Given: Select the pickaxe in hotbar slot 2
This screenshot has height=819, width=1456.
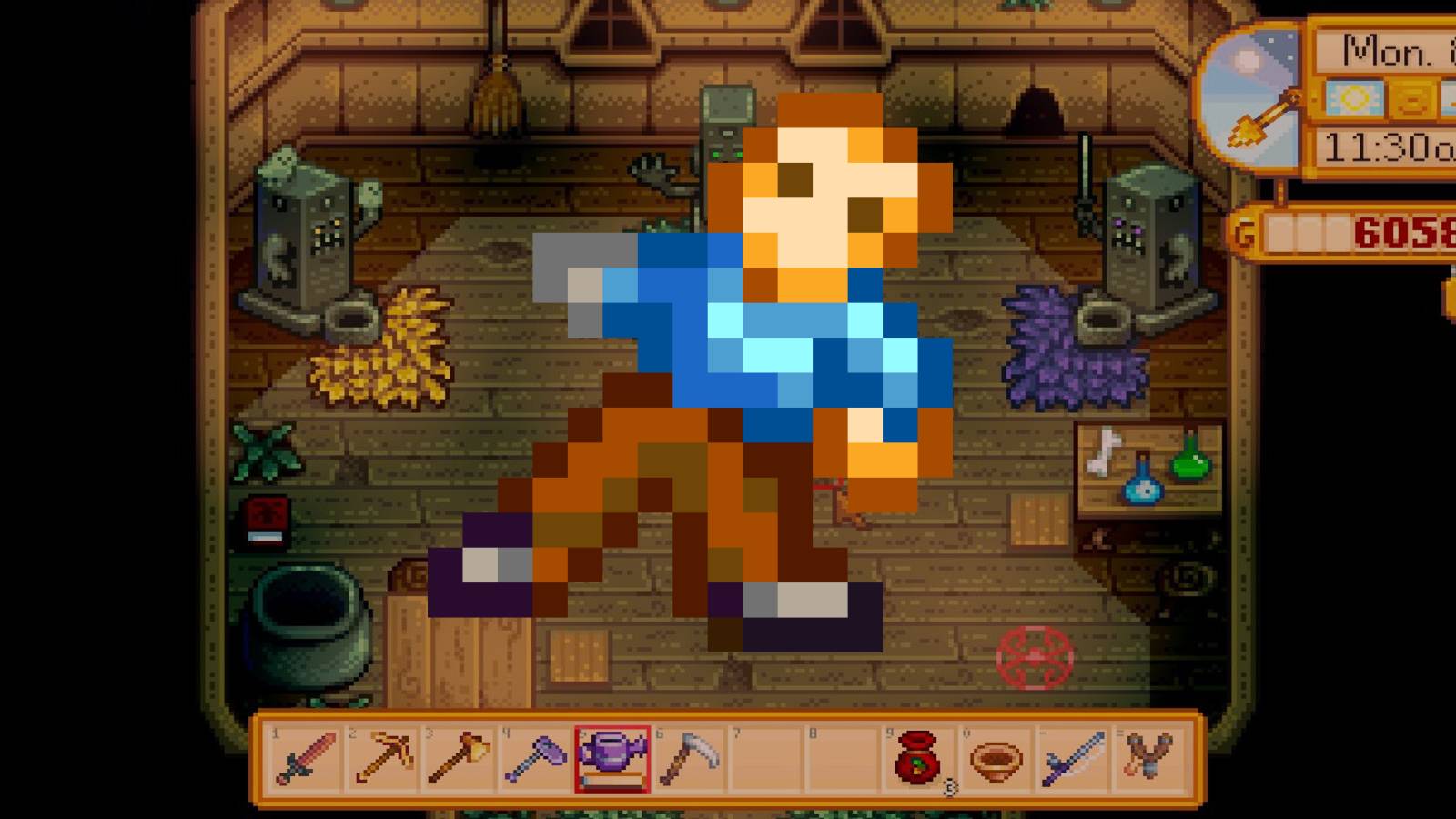Looking at the screenshot, I should [379, 757].
